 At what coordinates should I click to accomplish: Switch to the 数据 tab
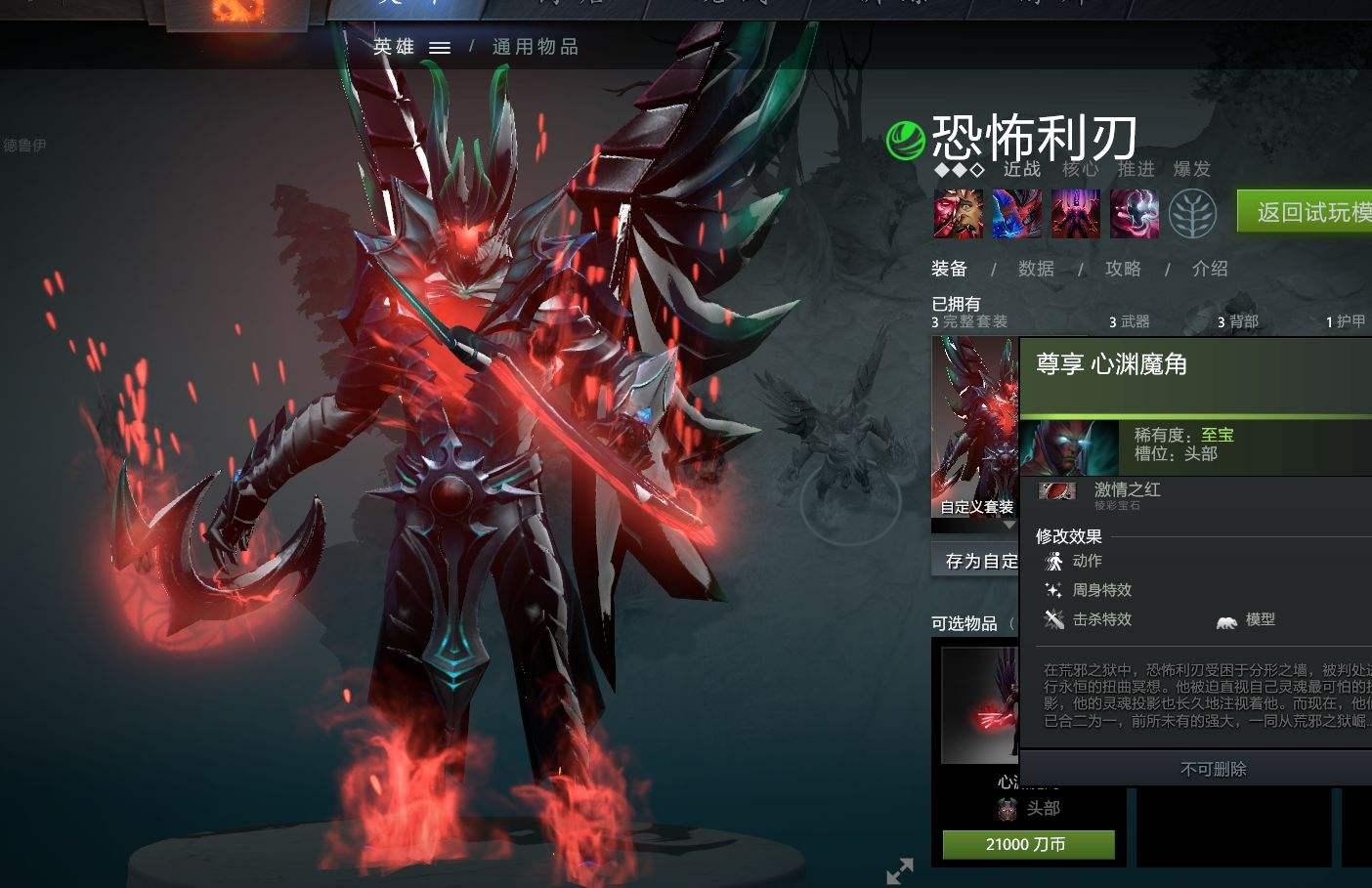coord(1036,269)
